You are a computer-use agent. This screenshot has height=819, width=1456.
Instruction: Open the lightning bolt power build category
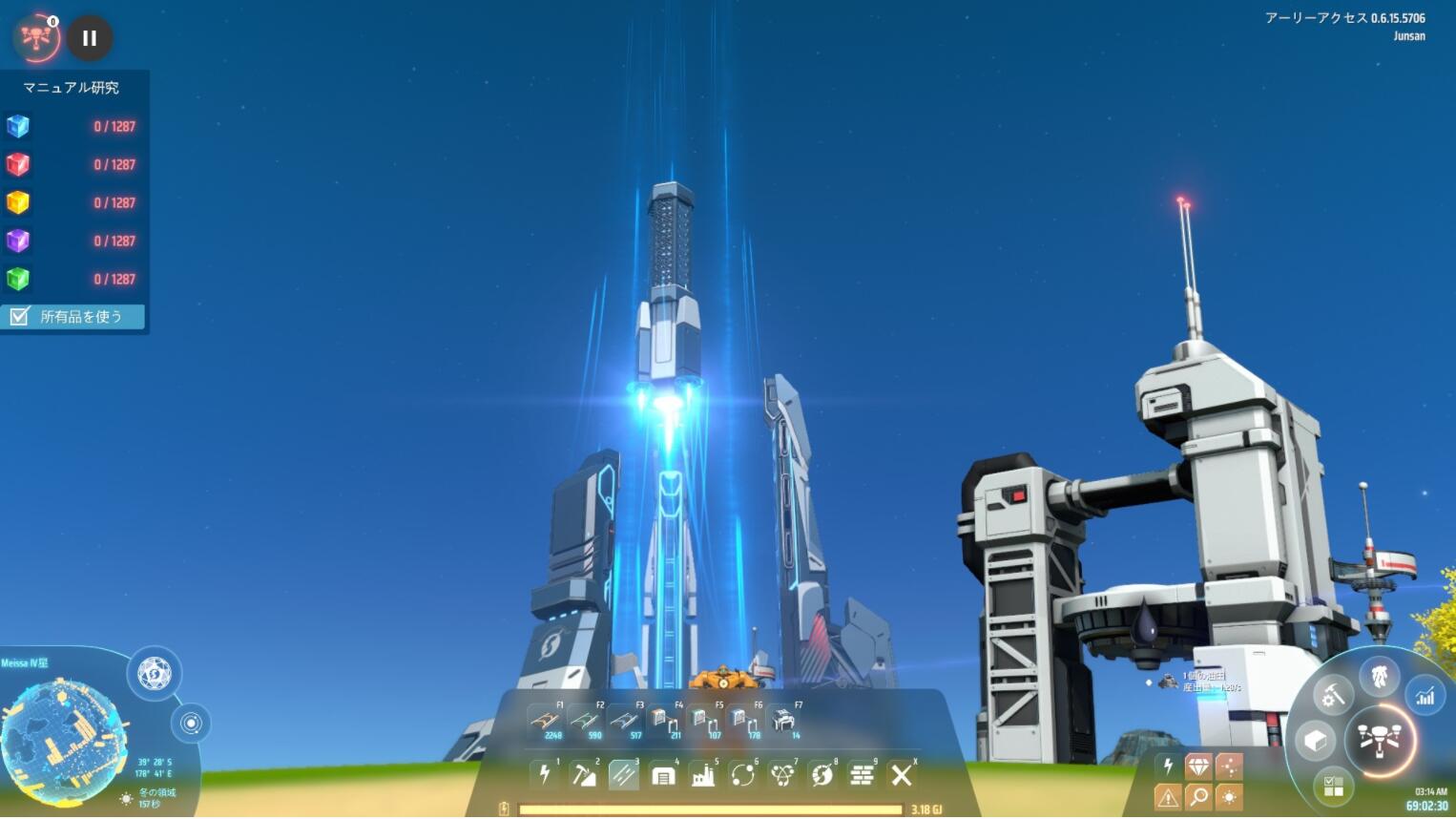[544, 775]
